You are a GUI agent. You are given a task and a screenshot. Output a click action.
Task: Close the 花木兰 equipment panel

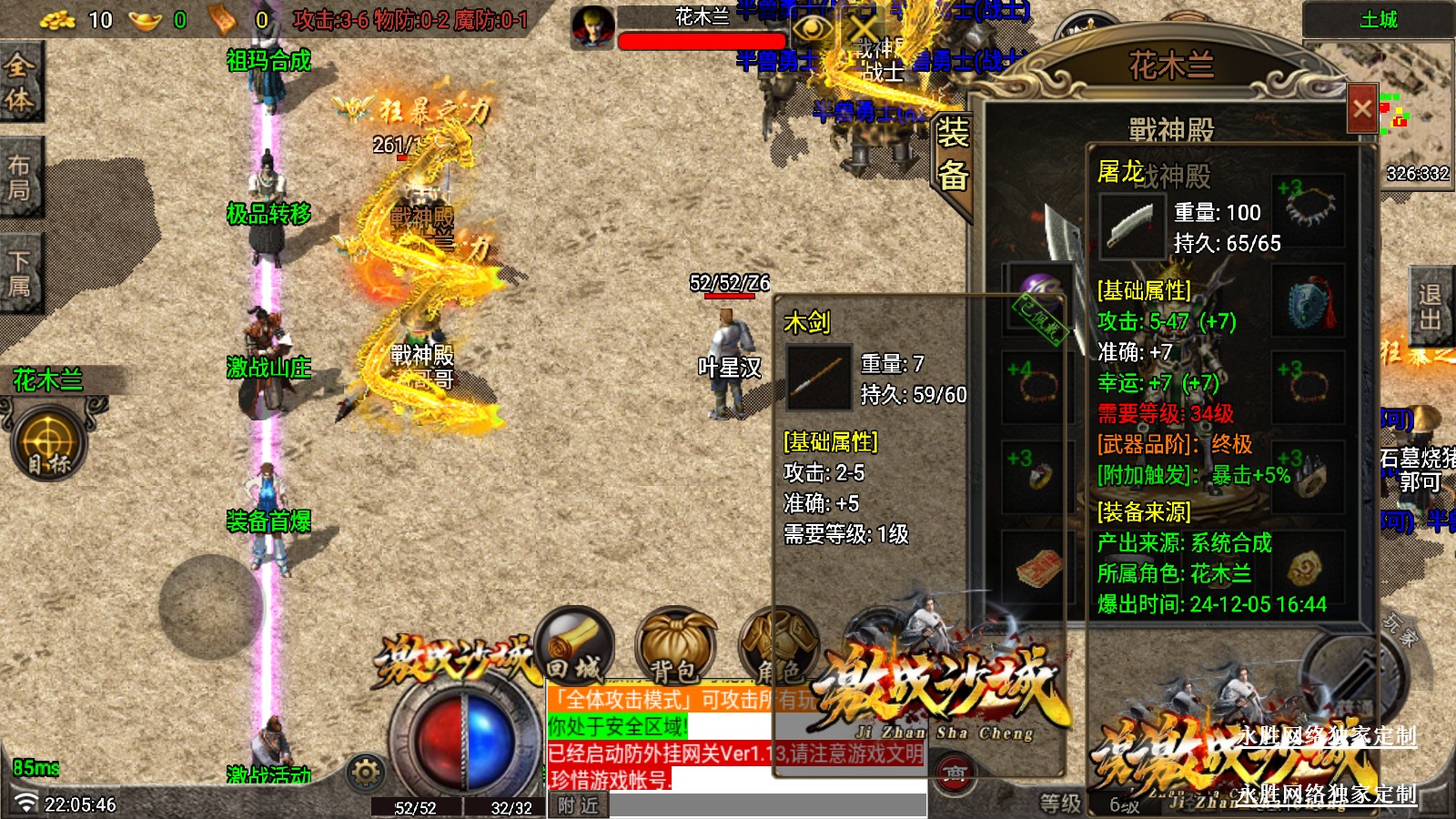[1361, 110]
